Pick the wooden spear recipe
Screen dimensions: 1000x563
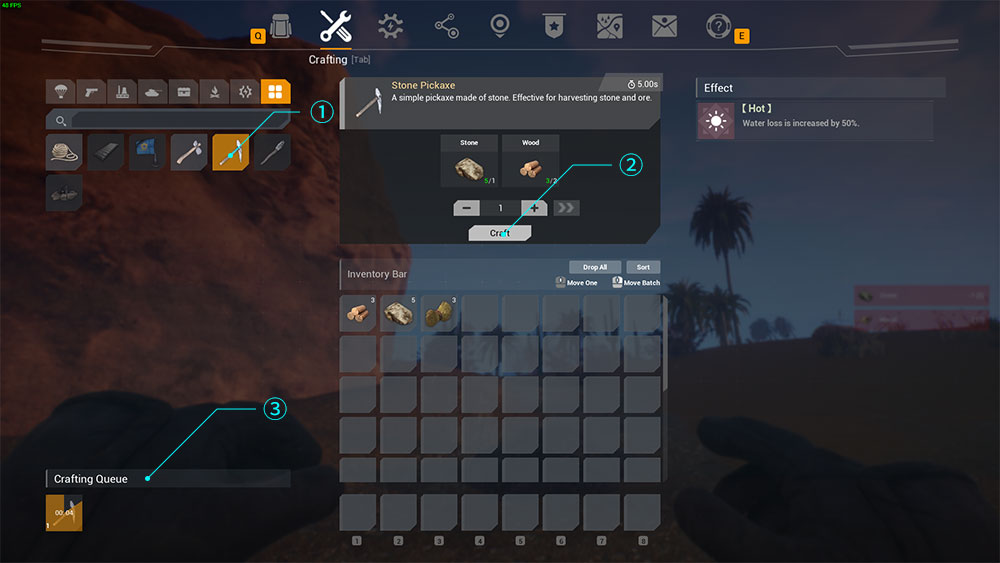coord(271,152)
